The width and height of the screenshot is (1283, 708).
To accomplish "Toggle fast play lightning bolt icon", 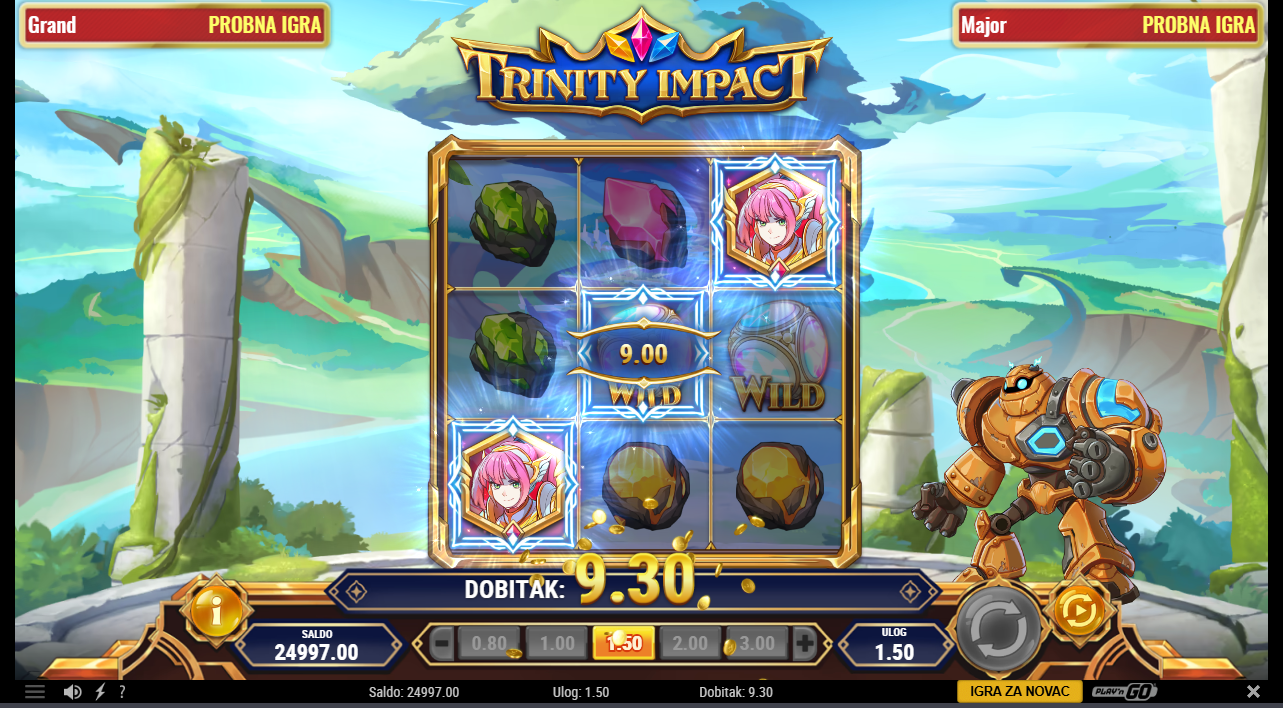I will 100,692.
